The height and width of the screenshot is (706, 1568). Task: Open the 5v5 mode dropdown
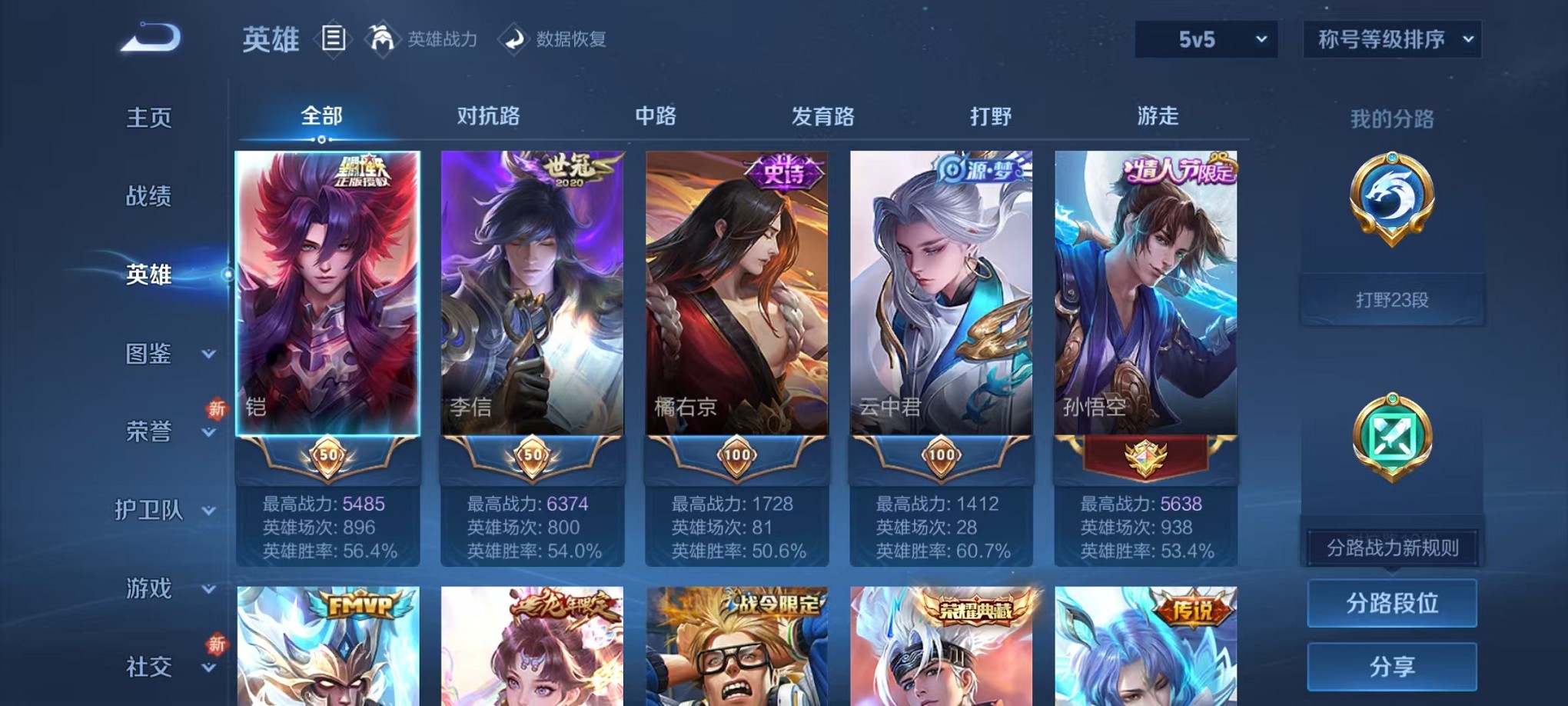tap(1206, 38)
